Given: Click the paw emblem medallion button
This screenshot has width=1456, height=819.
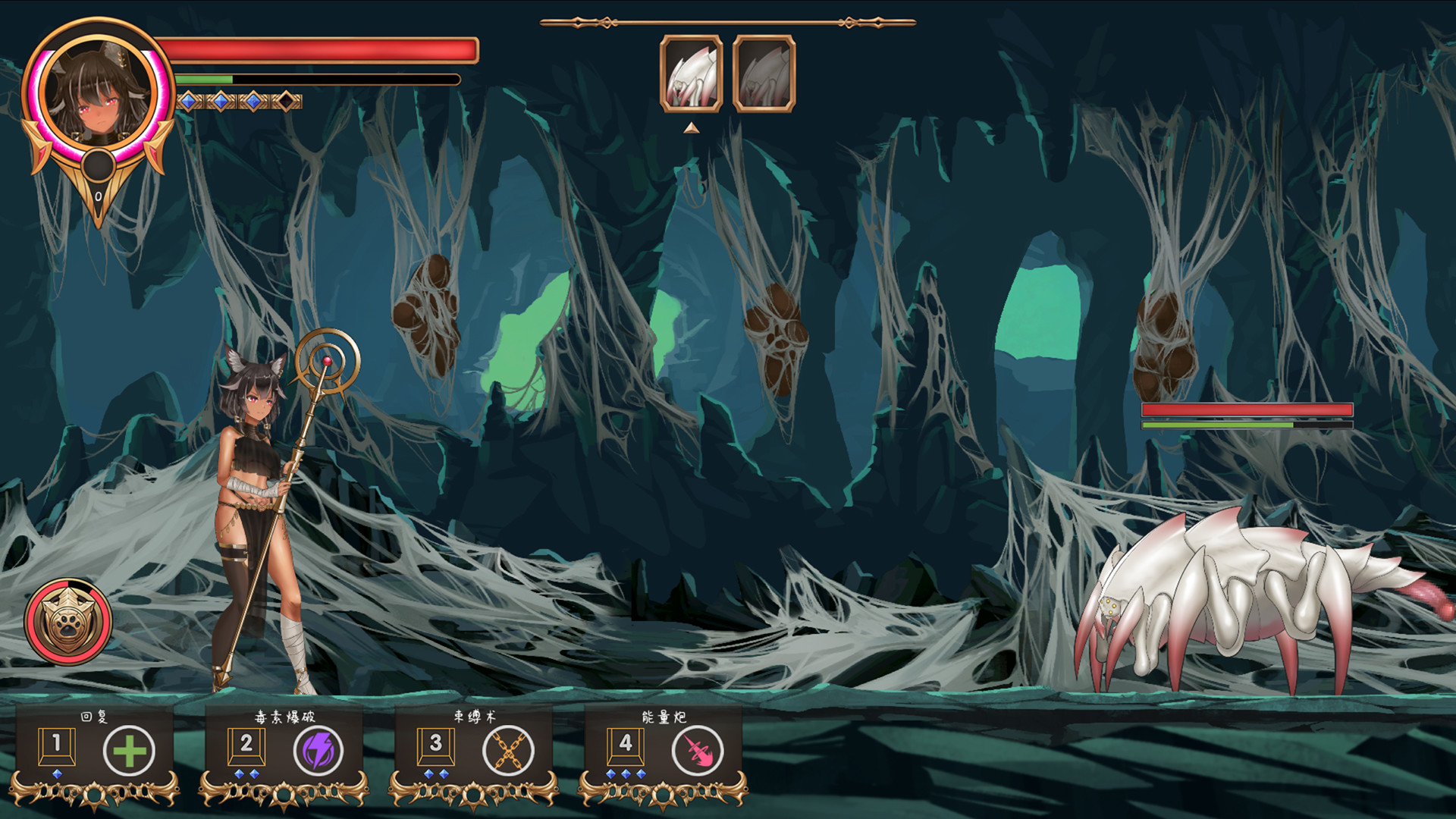Looking at the screenshot, I should (x=68, y=622).
